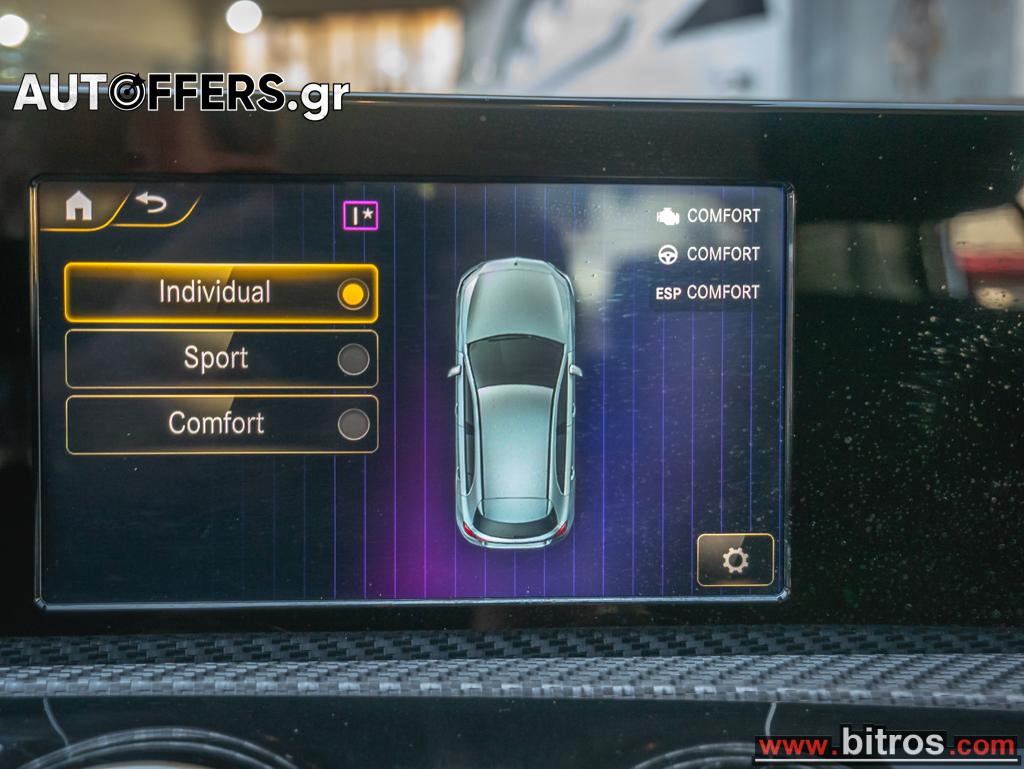Choose the Sport drive mode

(221, 359)
